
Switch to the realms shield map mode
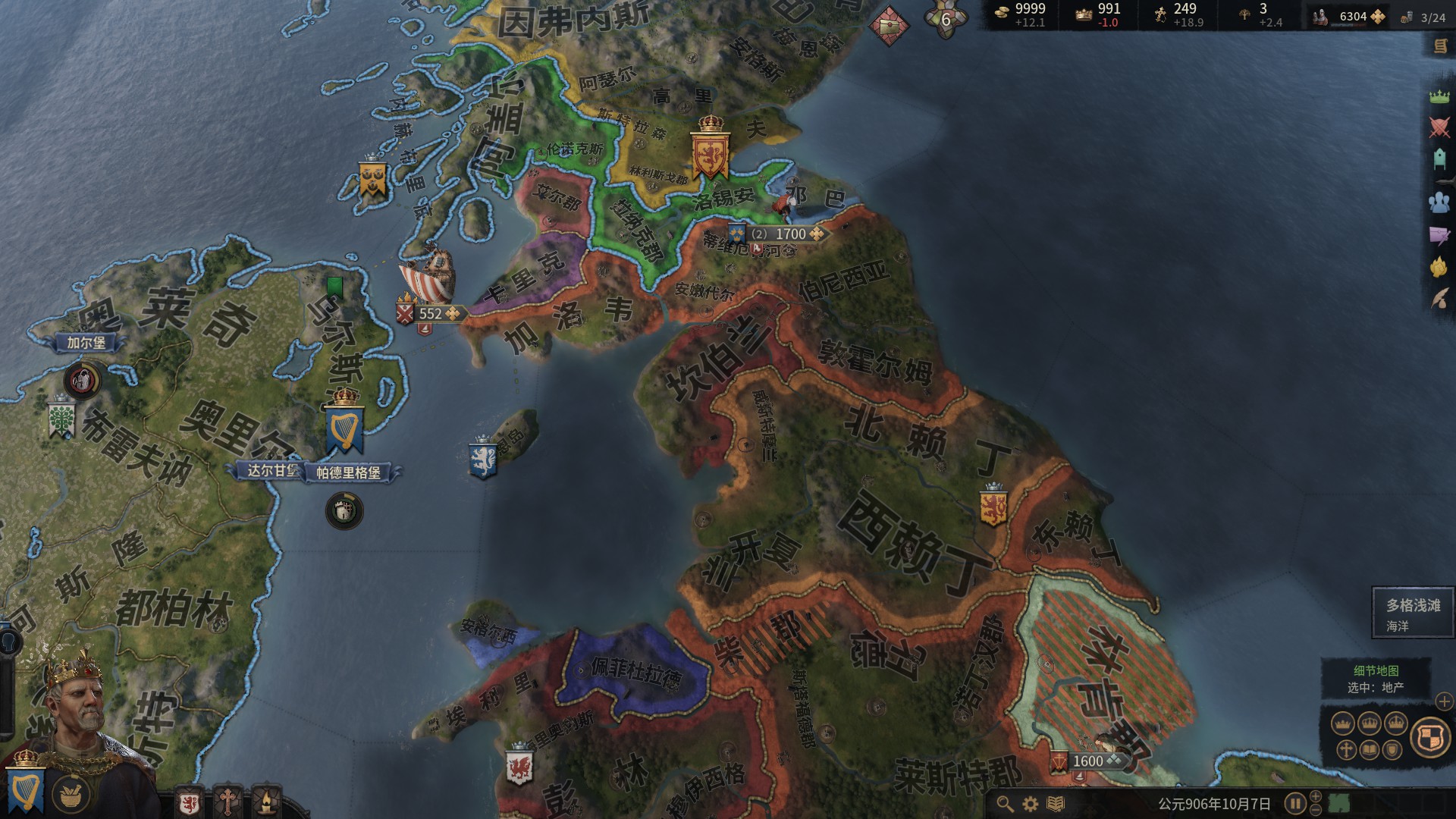[x=1430, y=736]
